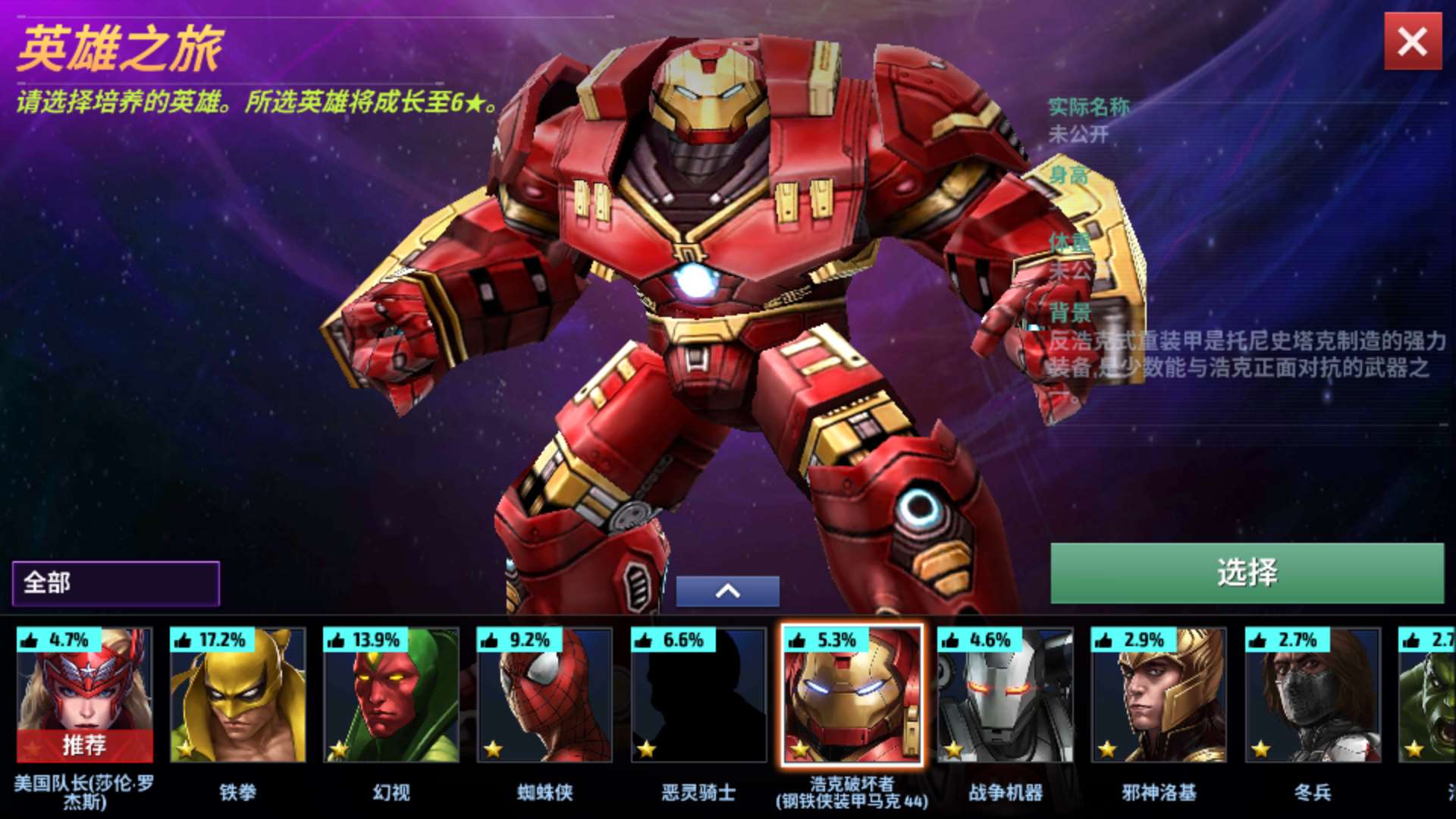The width and height of the screenshot is (1456, 819).
Task: Select the Spider-Man (蜘蛛侠) portrait
Action: pyautogui.click(x=544, y=695)
